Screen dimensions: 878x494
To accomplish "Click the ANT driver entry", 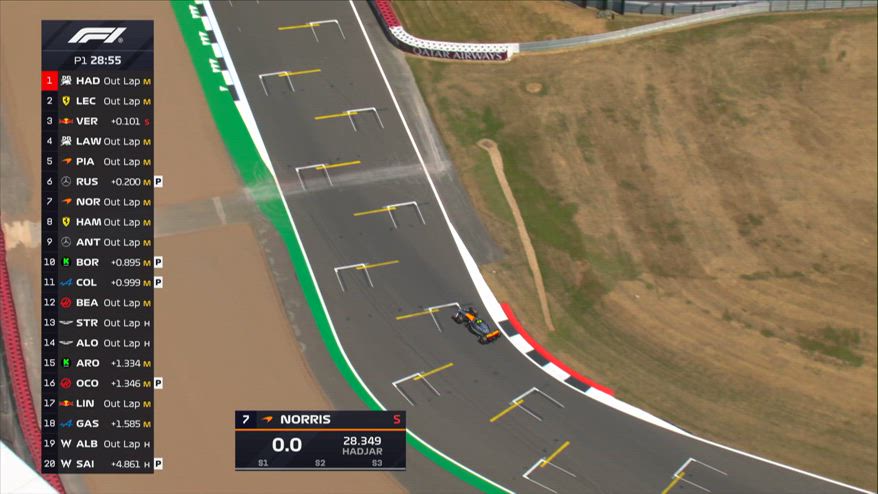I will [97, 242].
